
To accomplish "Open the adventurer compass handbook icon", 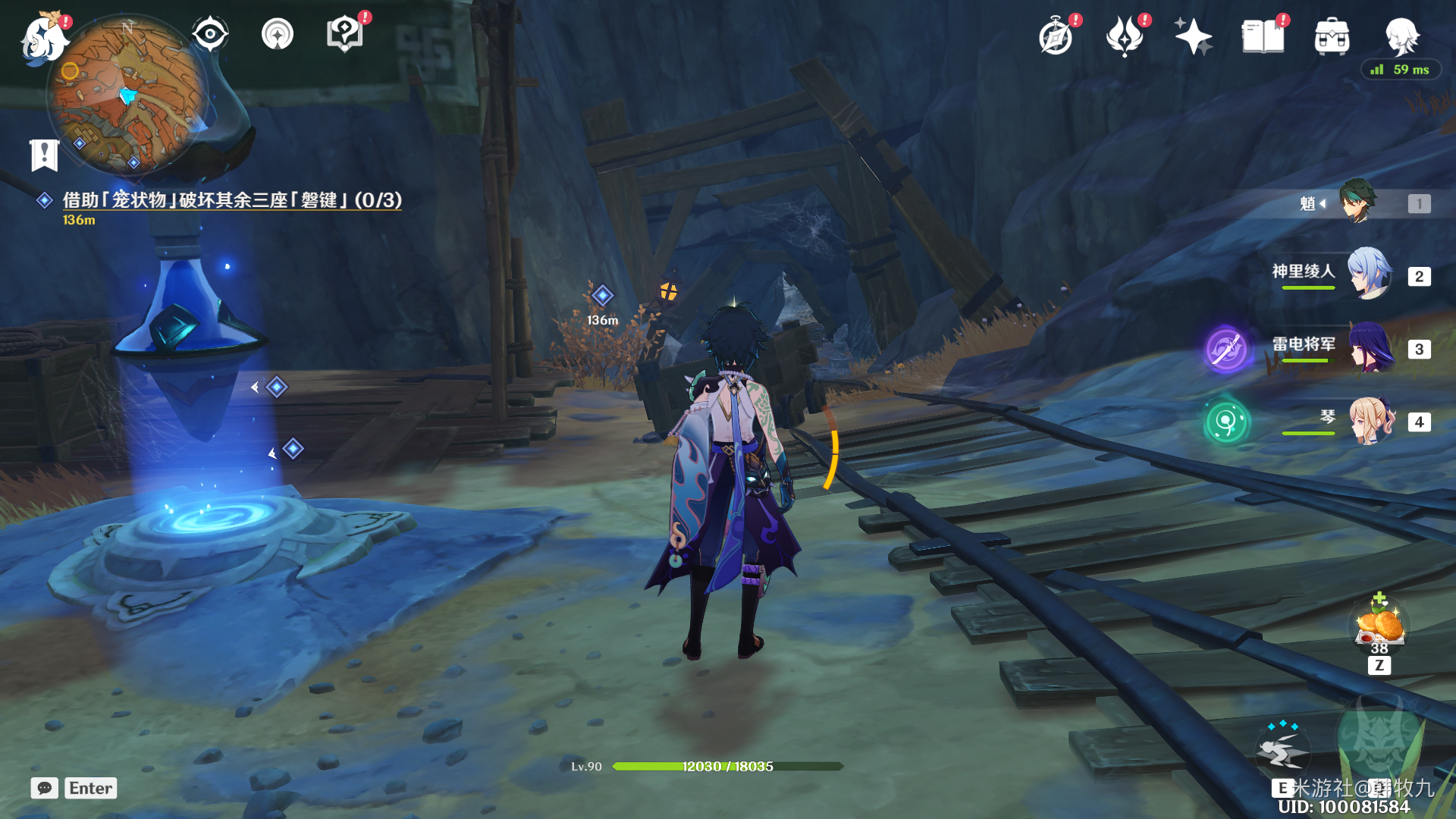I will coord(1056,36).
